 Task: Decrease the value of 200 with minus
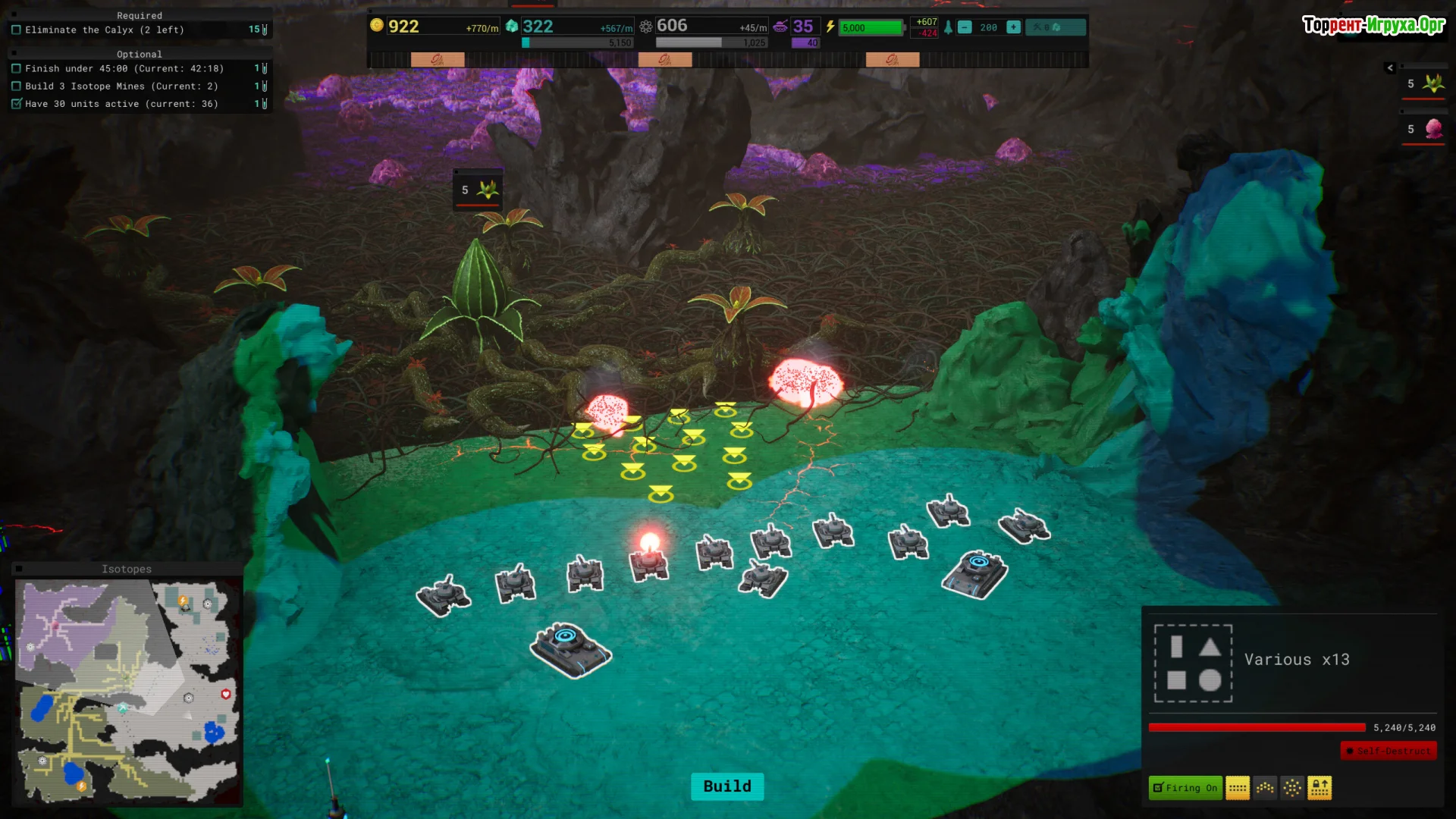[965, 27]
